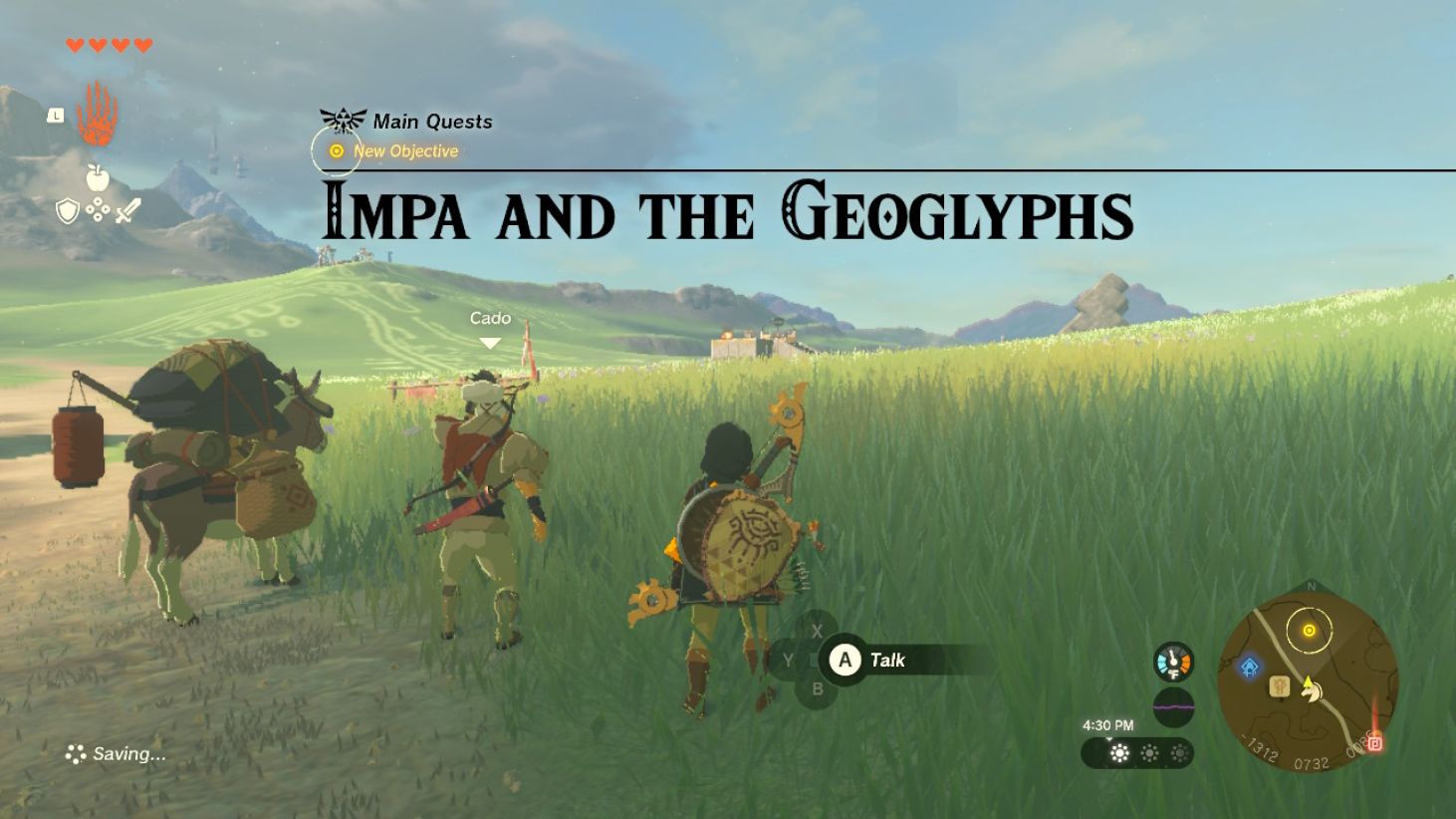Toggle the L button ability prompt
Image resolution: width=1456 pixels, height=819 pixels.
pyautogui.click(x=57, y=116)
